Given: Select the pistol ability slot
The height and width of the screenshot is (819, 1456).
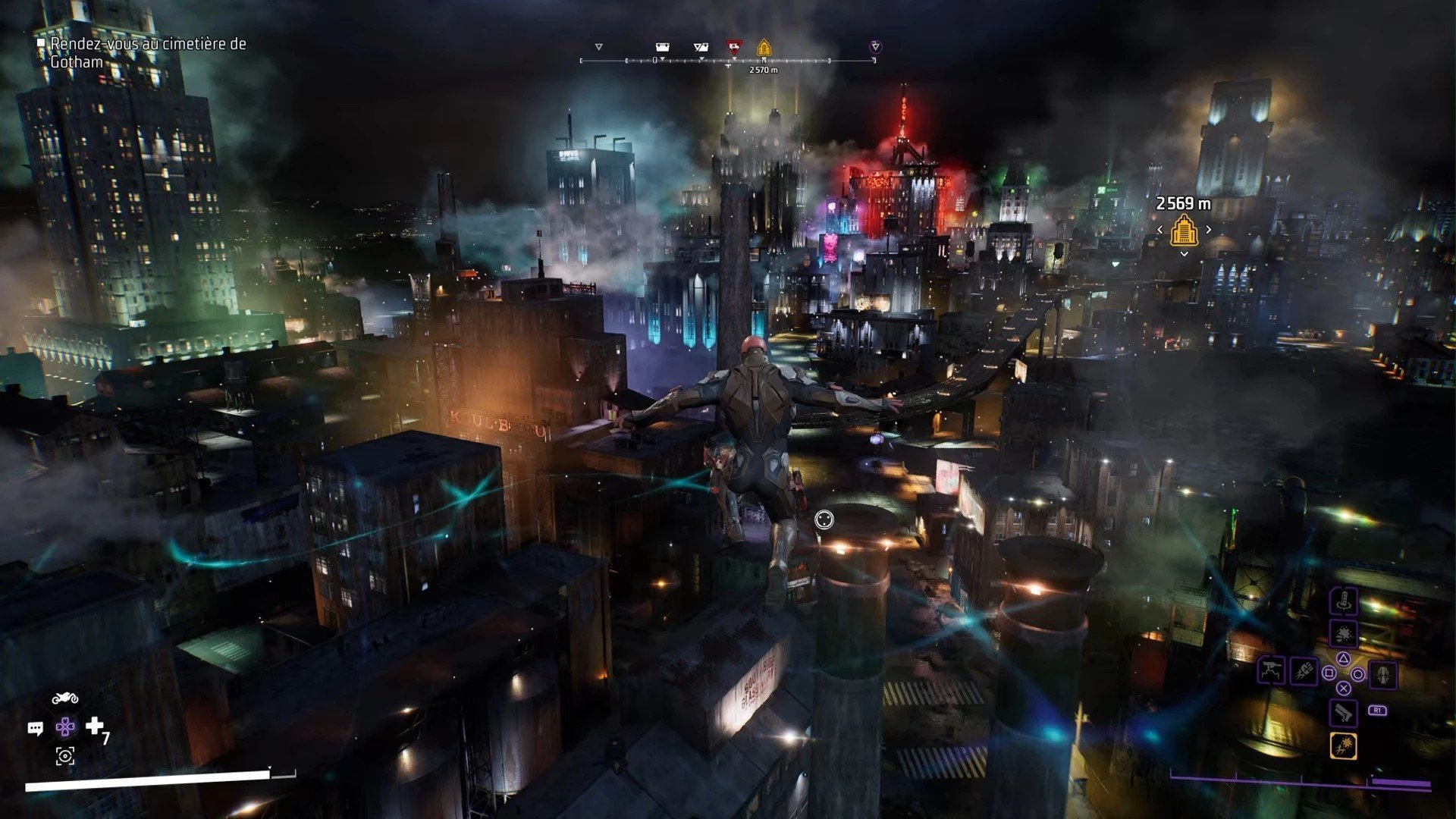Looking at the screenshot, I should click(1343, 713).
